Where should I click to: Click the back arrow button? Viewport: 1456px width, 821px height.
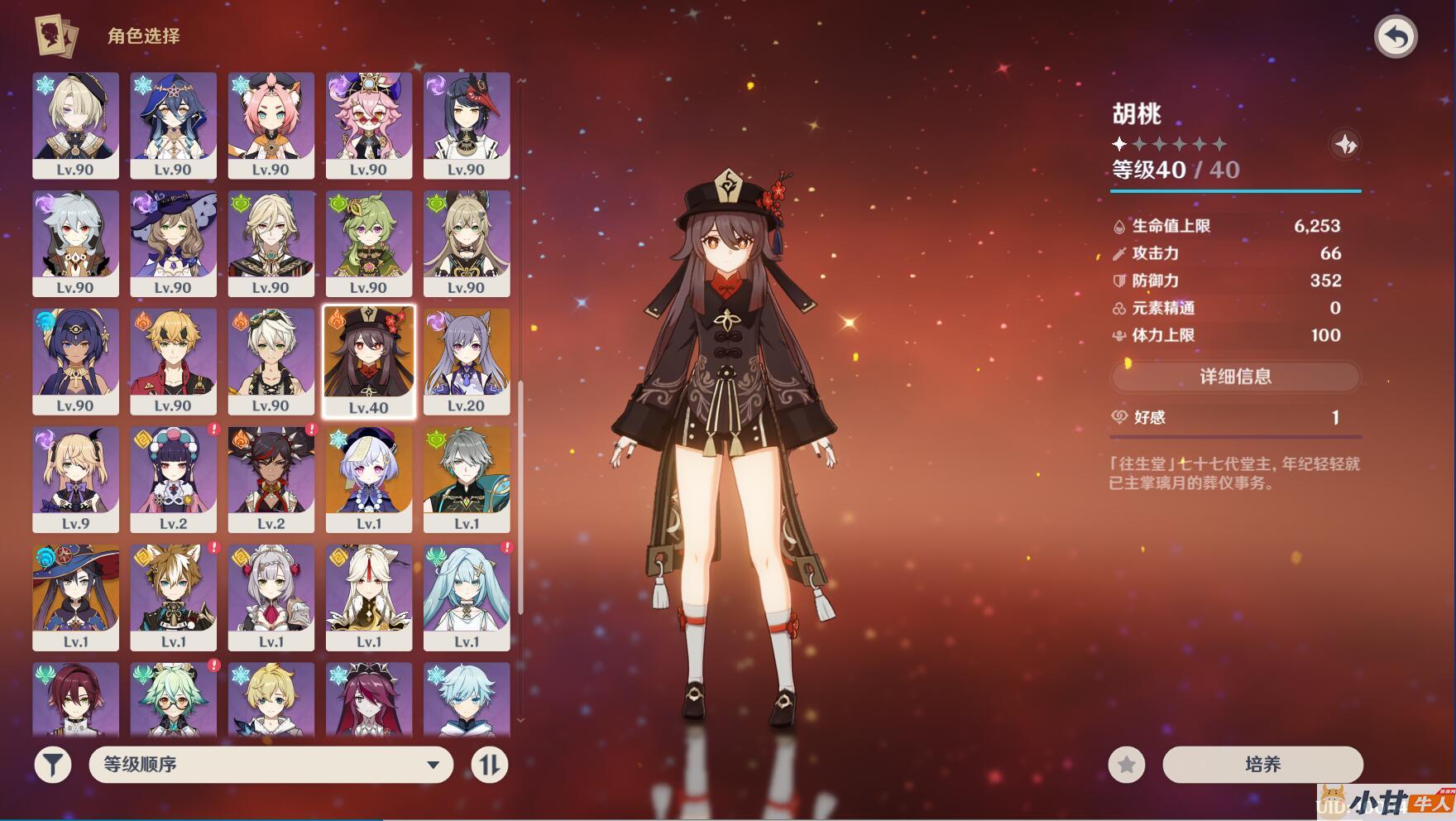(x=1396, y=37)
